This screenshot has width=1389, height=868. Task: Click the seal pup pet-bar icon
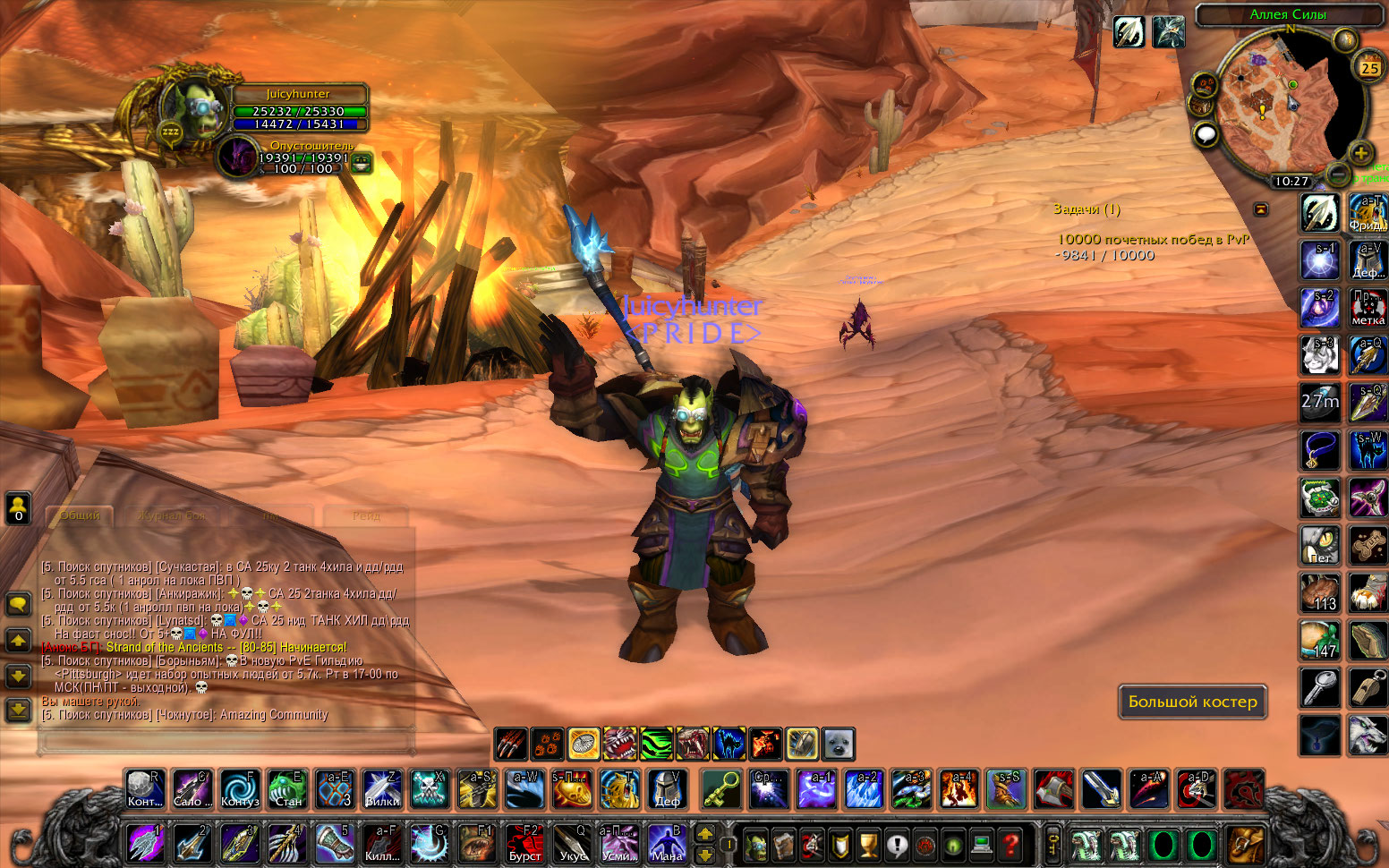tap(839, 744)
